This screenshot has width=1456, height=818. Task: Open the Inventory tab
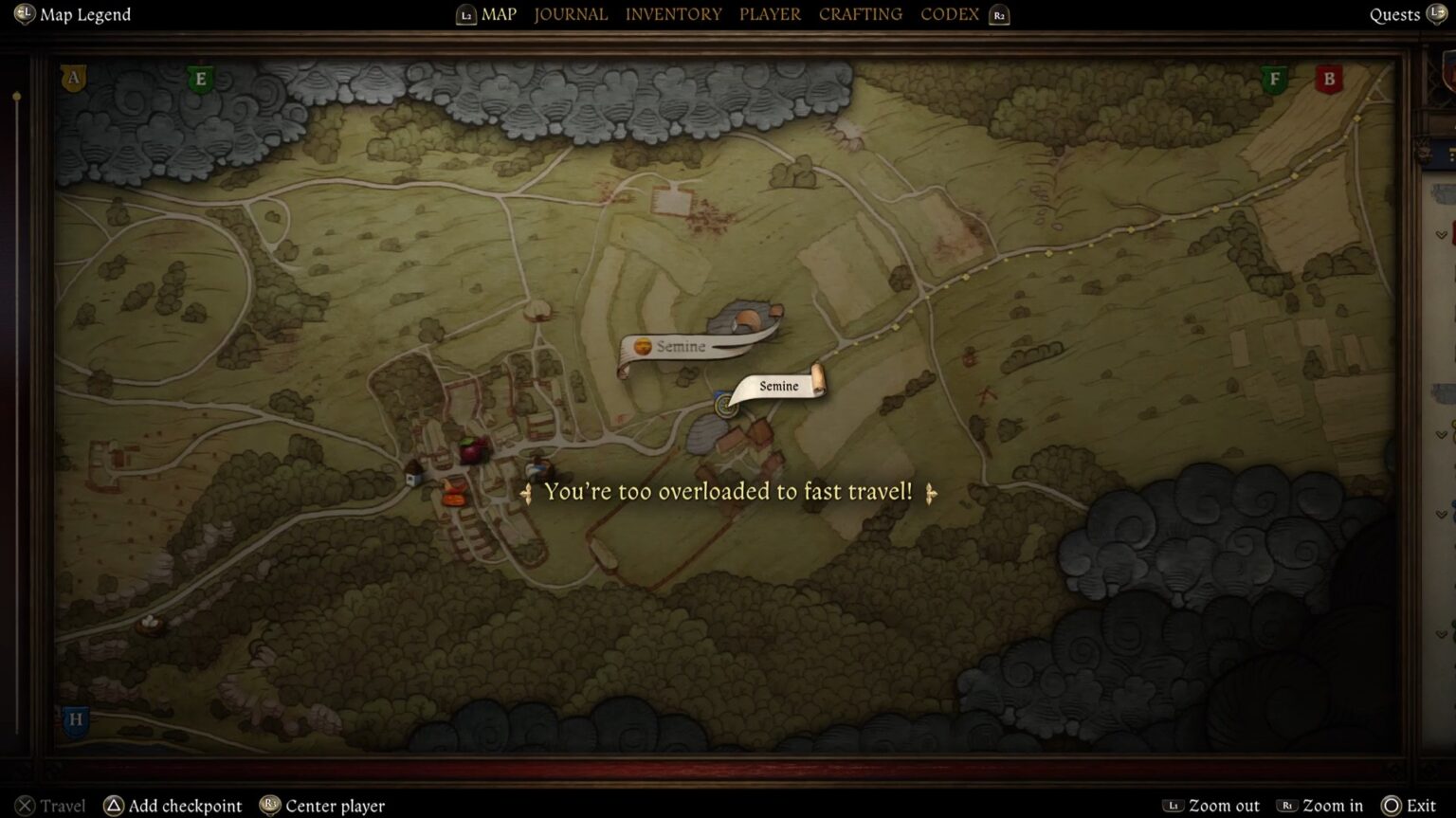[x=673, y=14]
